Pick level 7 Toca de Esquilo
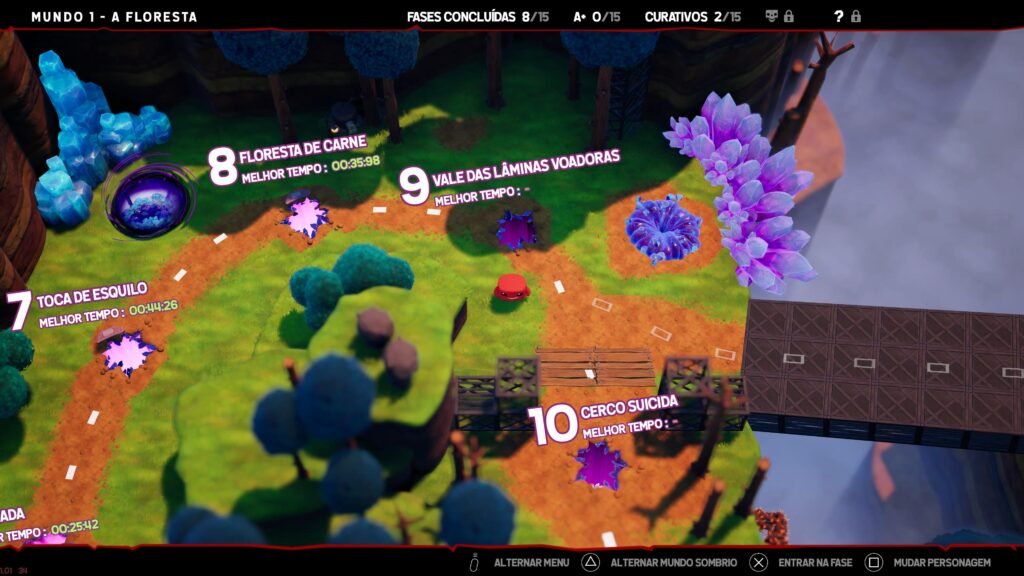The width and height of the screenshot is (1024, 576). click(130, 353)
